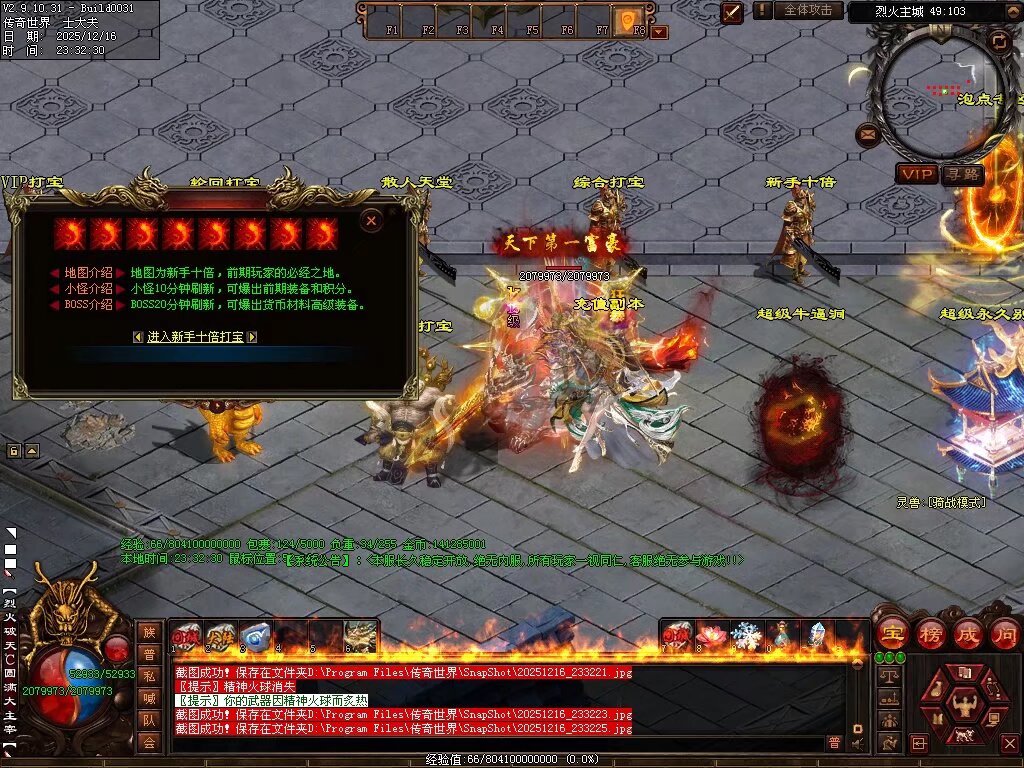Click the 问 help button
Image resolution: width=1024 pixels, height=768 pixels.
pos(1004,634)
